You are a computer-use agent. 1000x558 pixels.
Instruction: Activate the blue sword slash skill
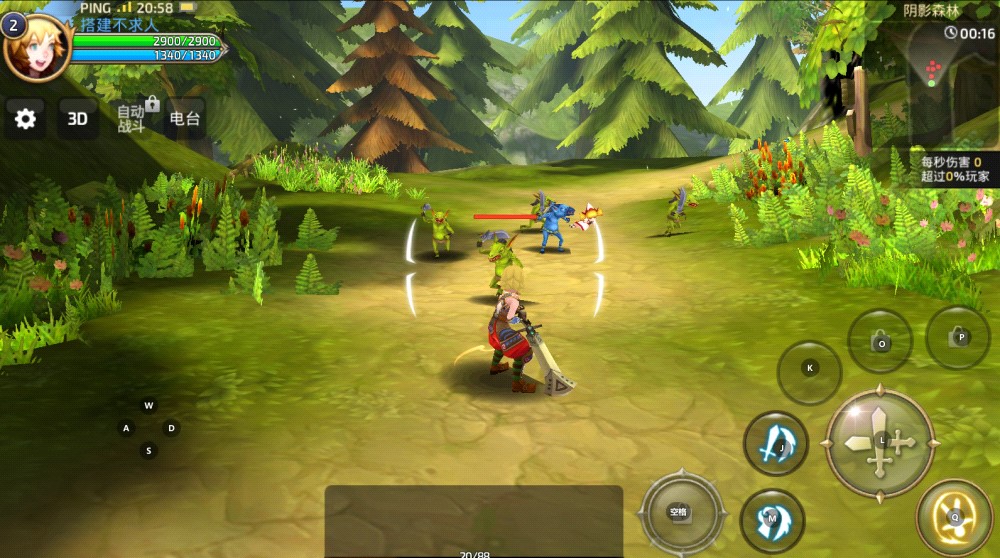pyautogui.click(x=776, y=443)
